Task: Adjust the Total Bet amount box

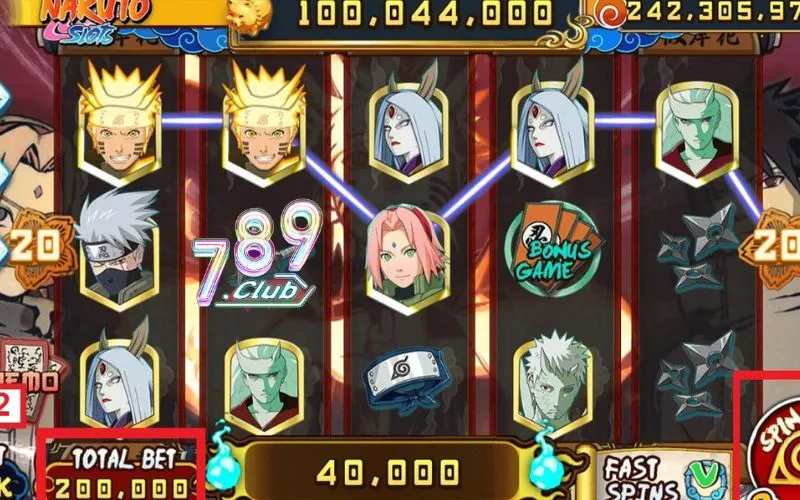Action: coord(122,474)
